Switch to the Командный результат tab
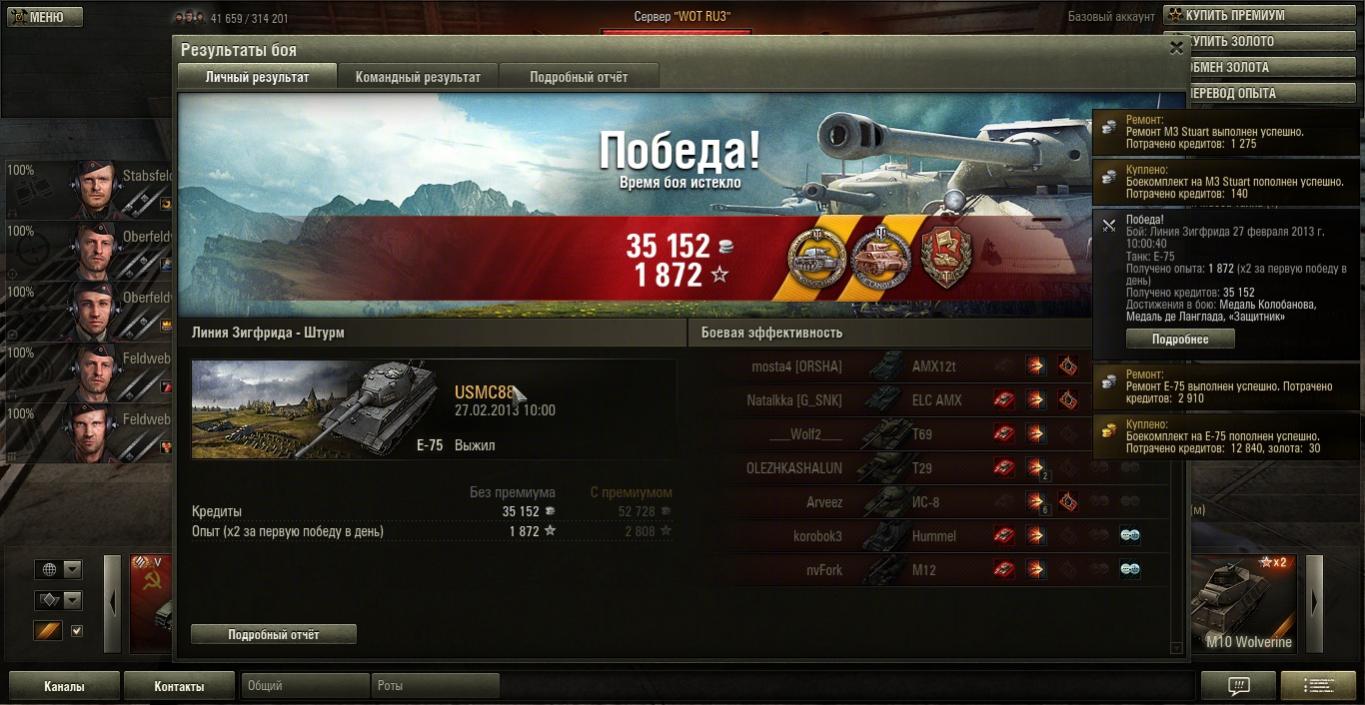1365x705 pixels. (x=418, y=77)
